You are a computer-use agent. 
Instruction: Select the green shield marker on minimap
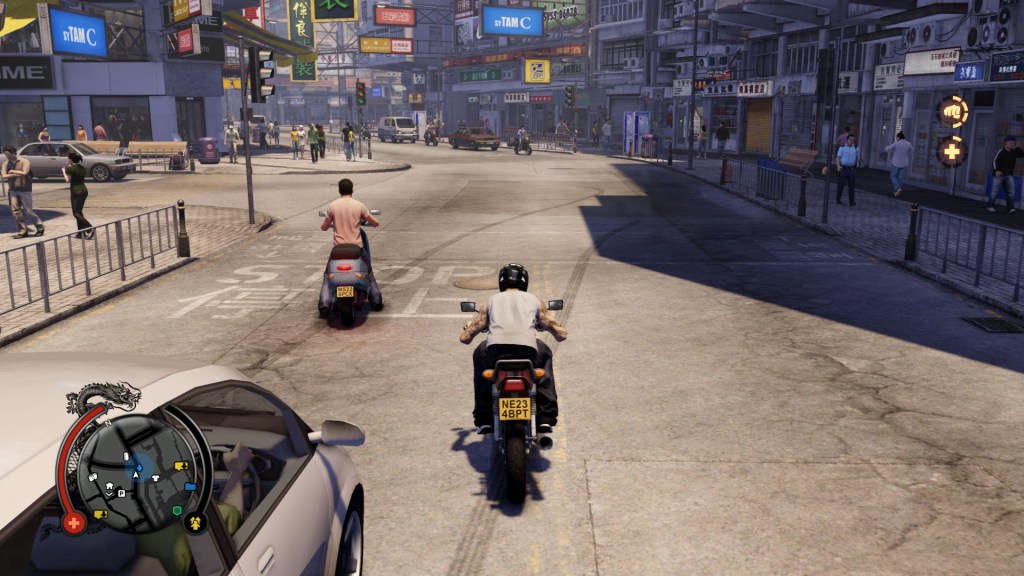[x=177, y=511]
